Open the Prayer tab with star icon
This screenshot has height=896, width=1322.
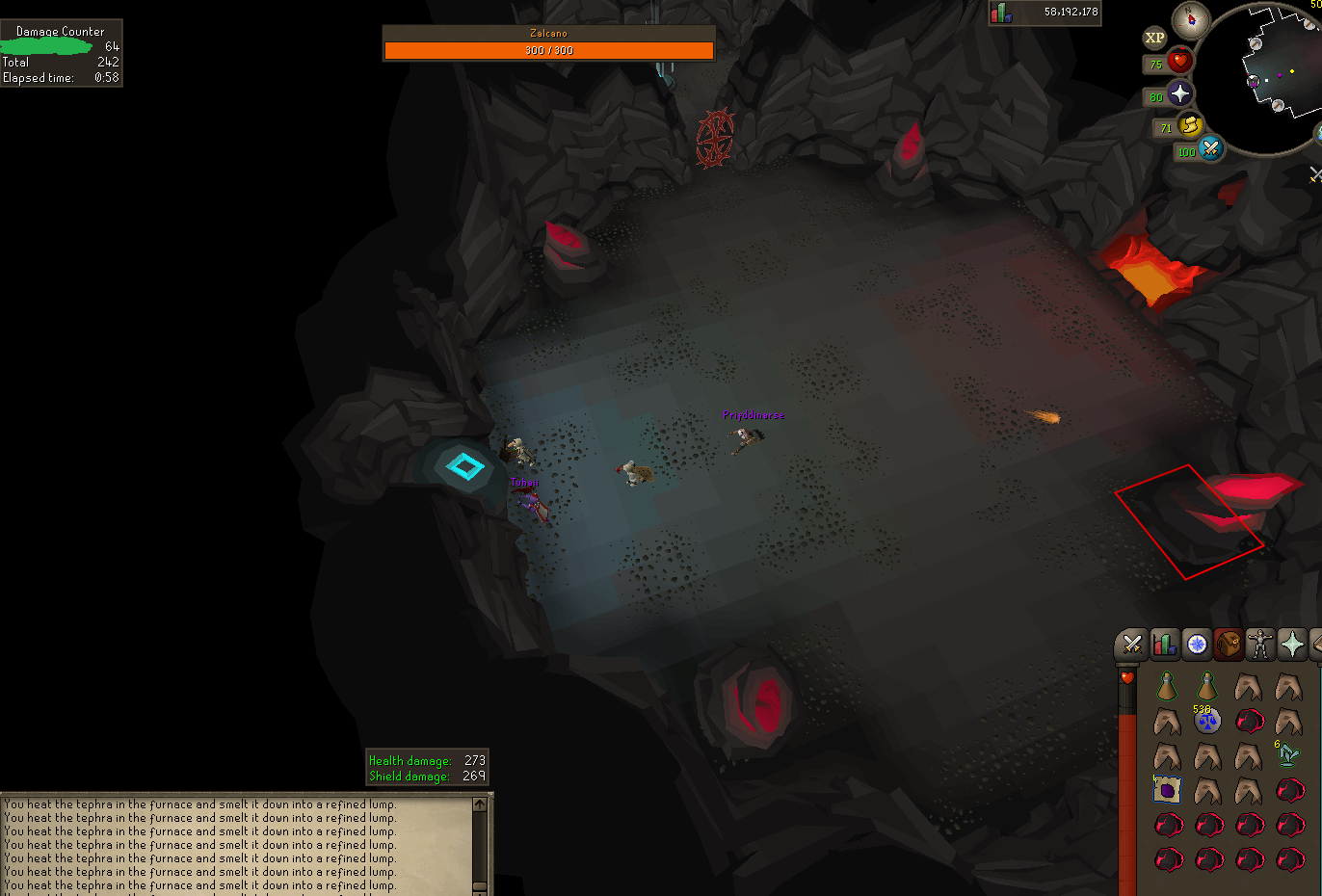point(1292,644)
